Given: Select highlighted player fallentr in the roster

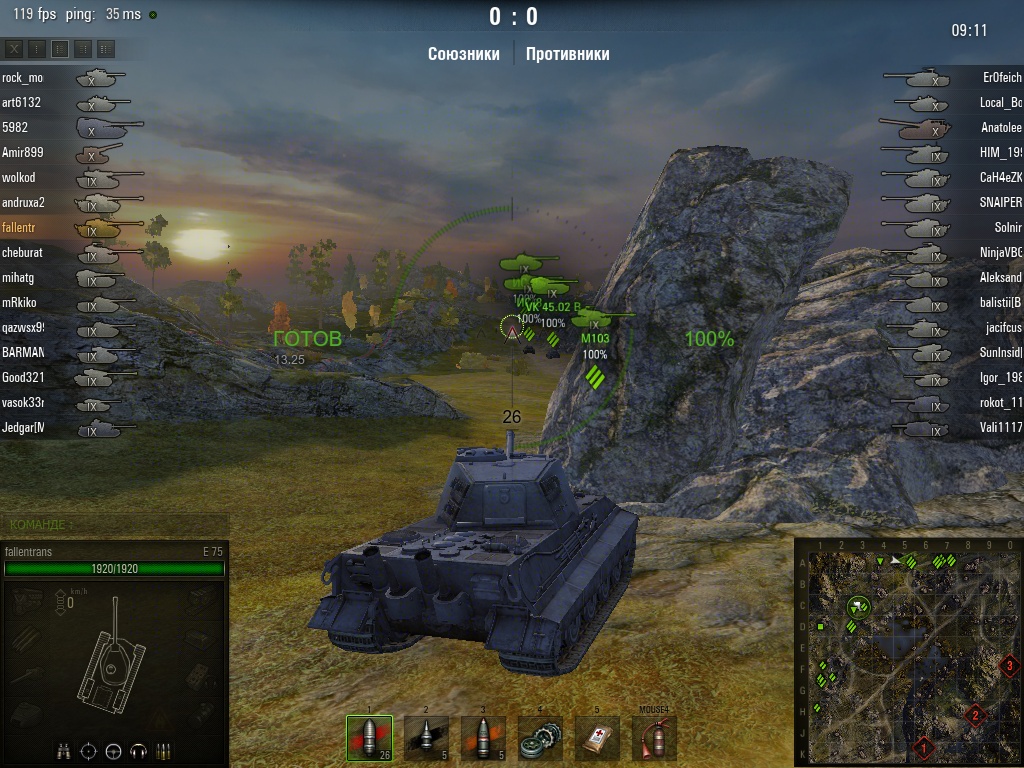Looking at the screenshot, I should pos(18,227).
